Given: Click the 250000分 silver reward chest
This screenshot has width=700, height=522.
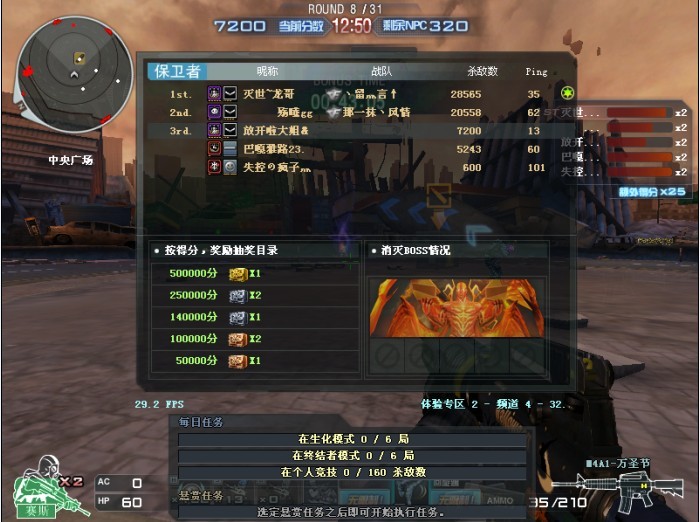Looking at the screenshot, I should coord(237,296).
